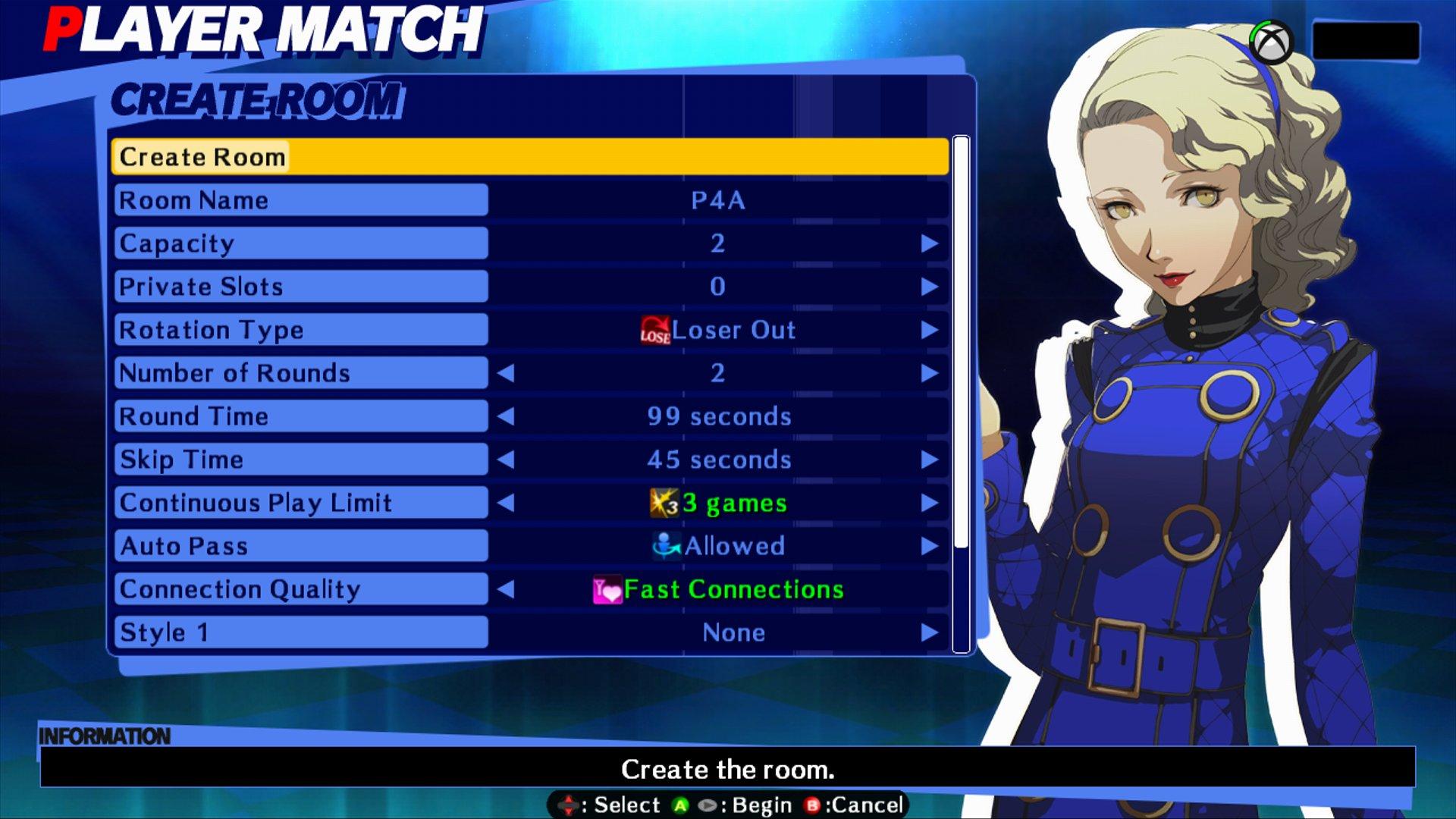Increase Continuous Play Limit with right arrow

[929, 503]
